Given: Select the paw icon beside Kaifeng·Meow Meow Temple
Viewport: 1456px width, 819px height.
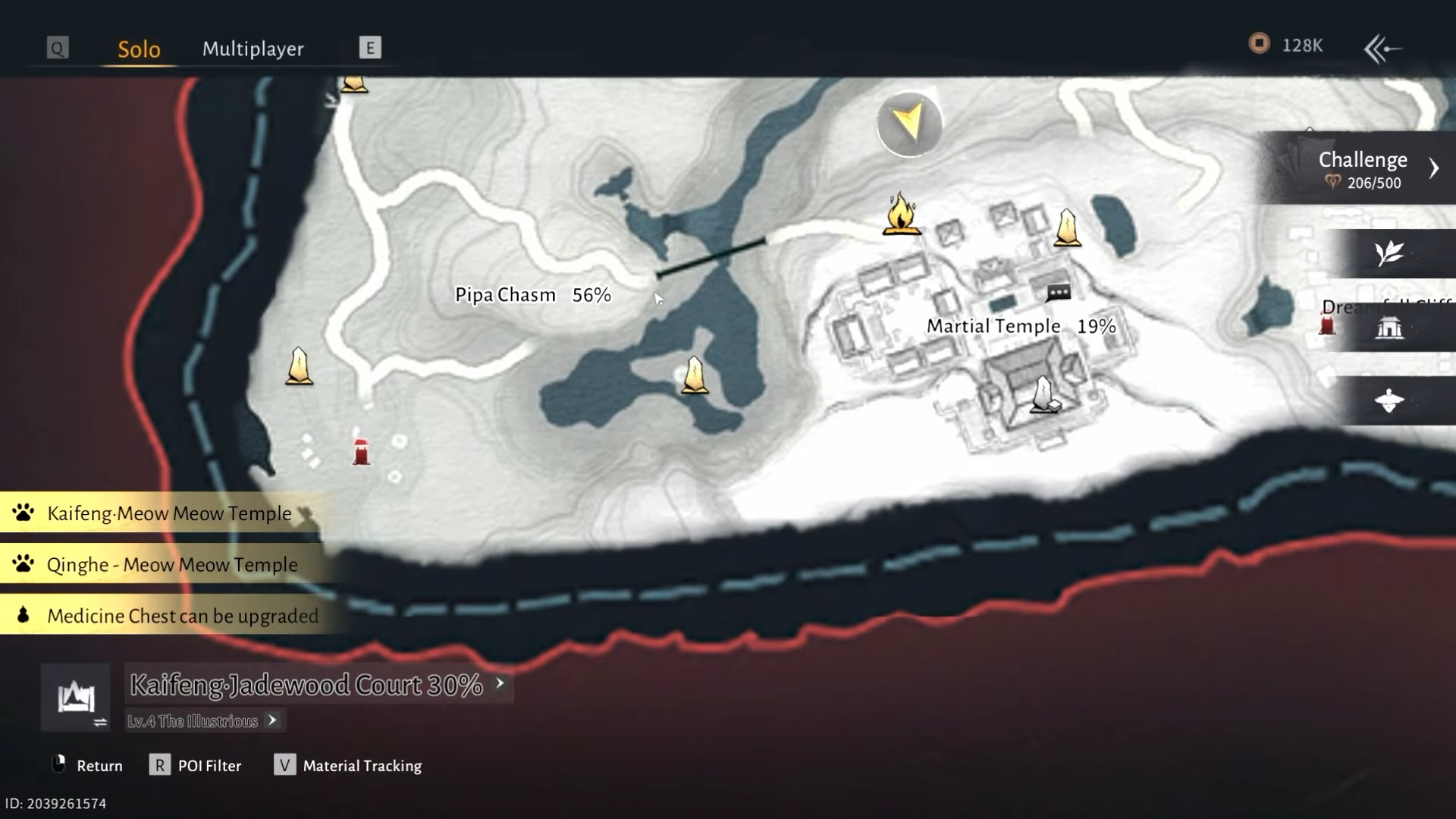Looking at the screenshot, I should coord(23,513).
